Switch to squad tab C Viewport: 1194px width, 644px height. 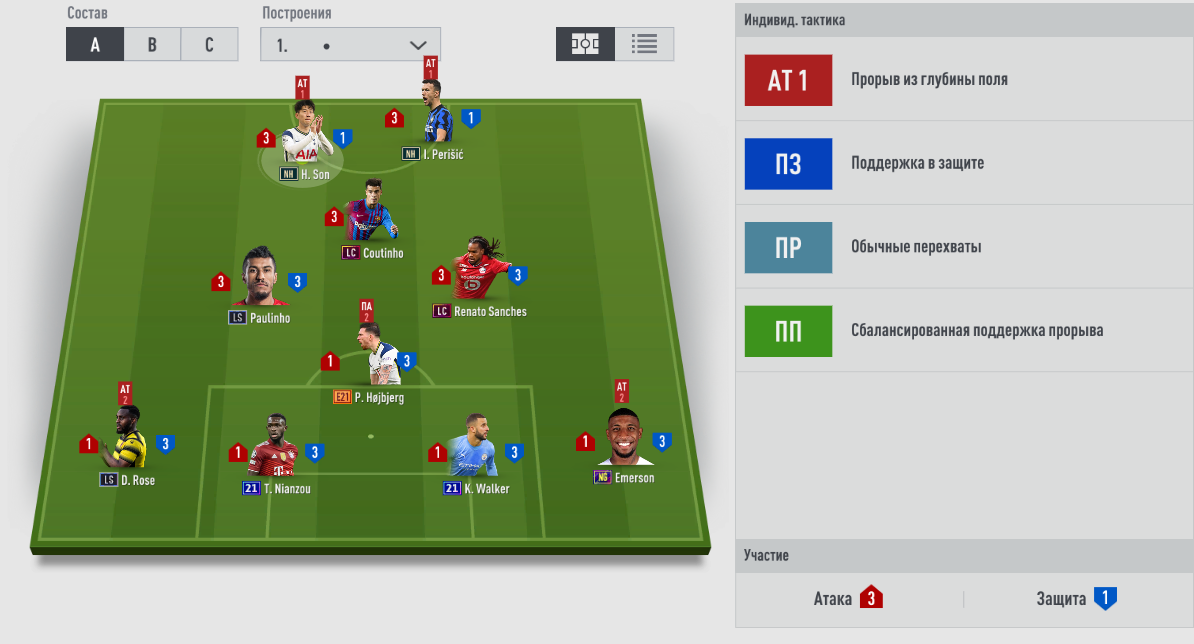(x=209, y=45)
